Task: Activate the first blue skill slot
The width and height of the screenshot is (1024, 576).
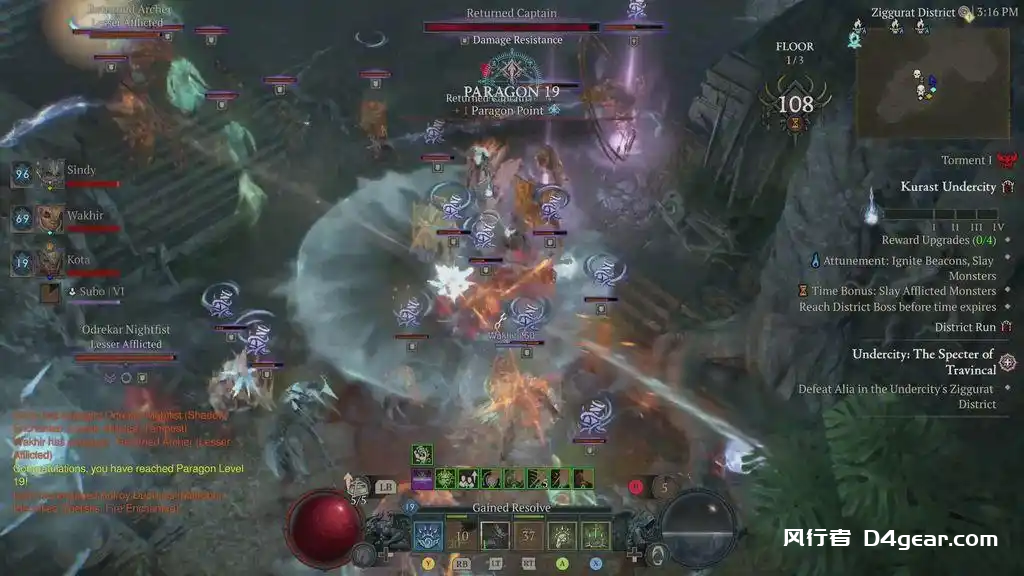Action: point(429,536)
